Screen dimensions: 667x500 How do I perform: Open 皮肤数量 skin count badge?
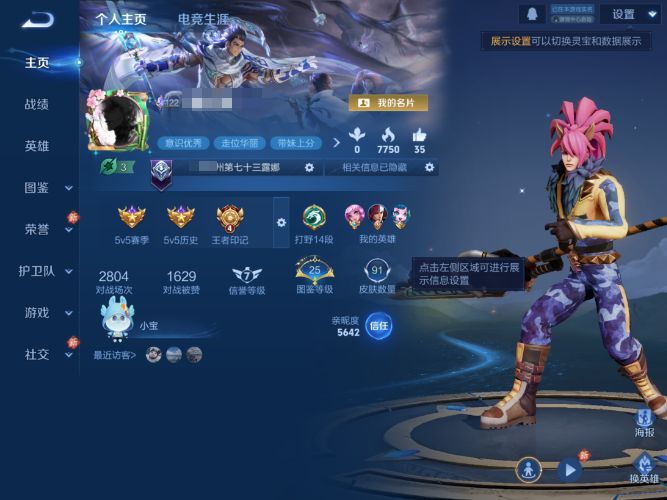pyautogui.click(x=377, y=272)
